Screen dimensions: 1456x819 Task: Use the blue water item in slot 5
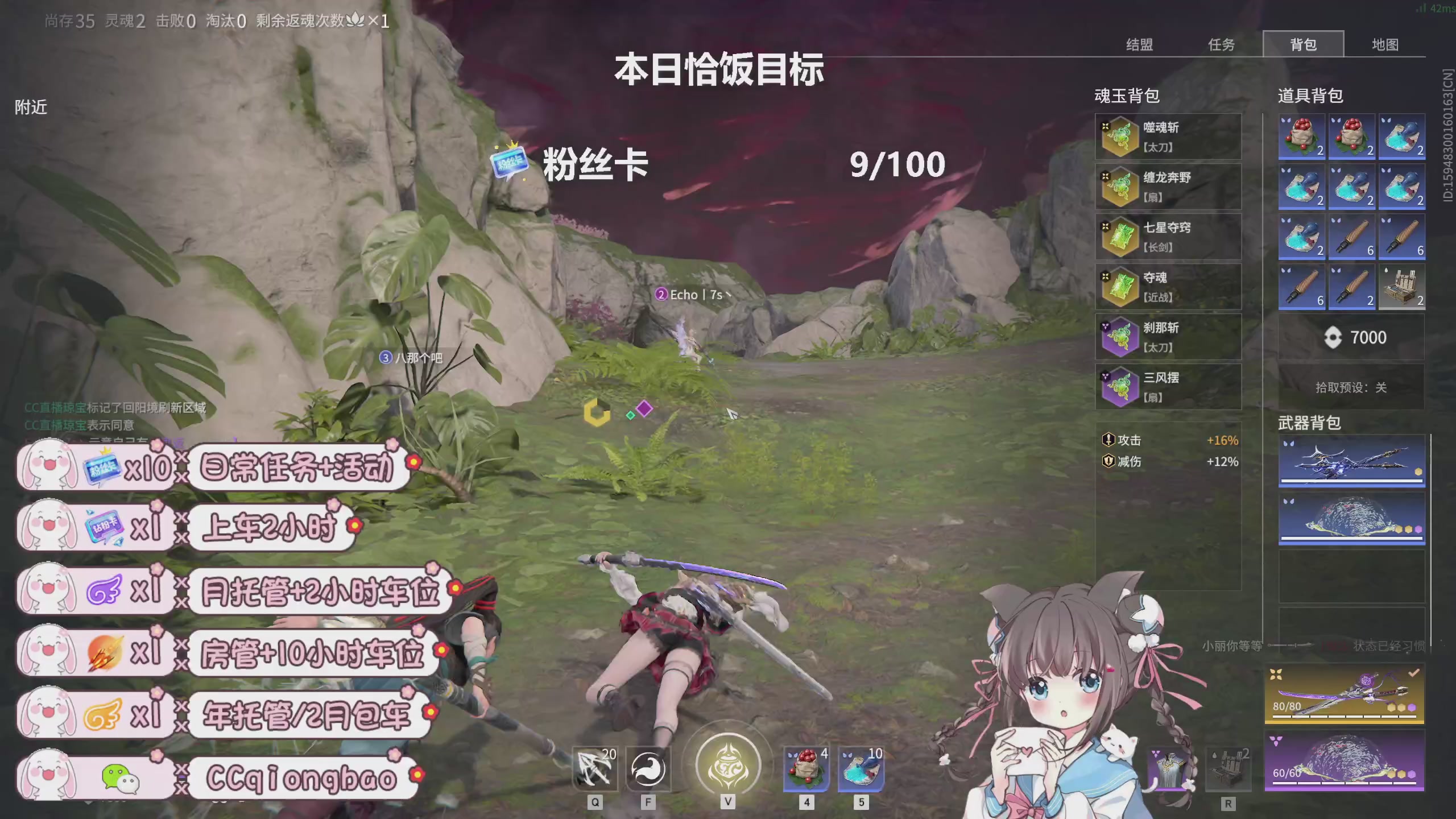pyautogui.click(x=861, y=768)
